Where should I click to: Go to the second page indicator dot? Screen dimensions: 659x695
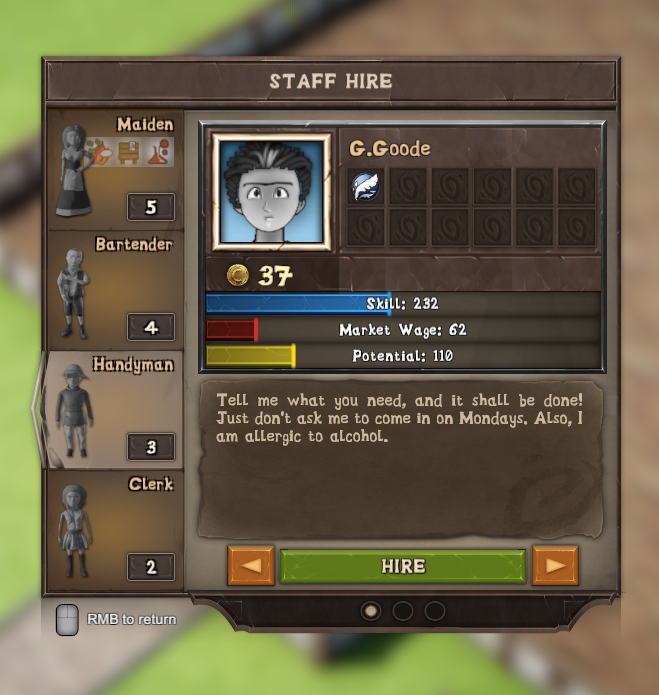tap(402, 610)
